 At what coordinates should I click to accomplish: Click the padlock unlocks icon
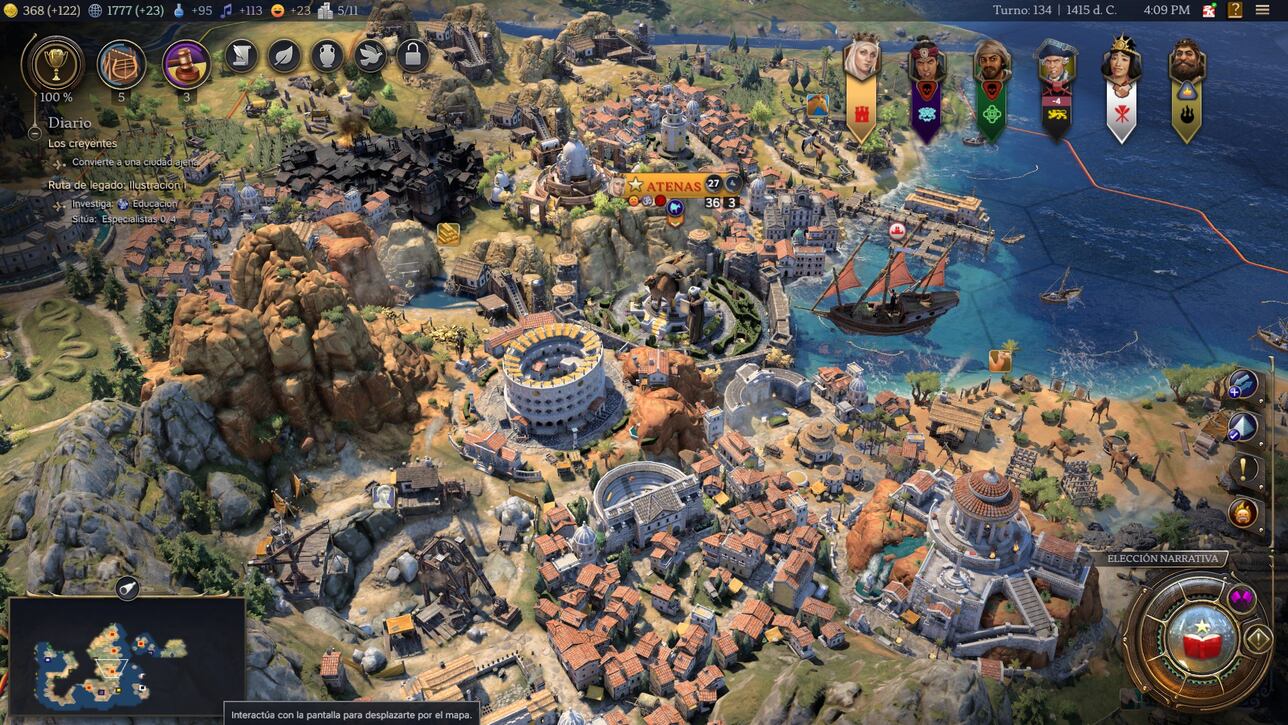[413, 56]
